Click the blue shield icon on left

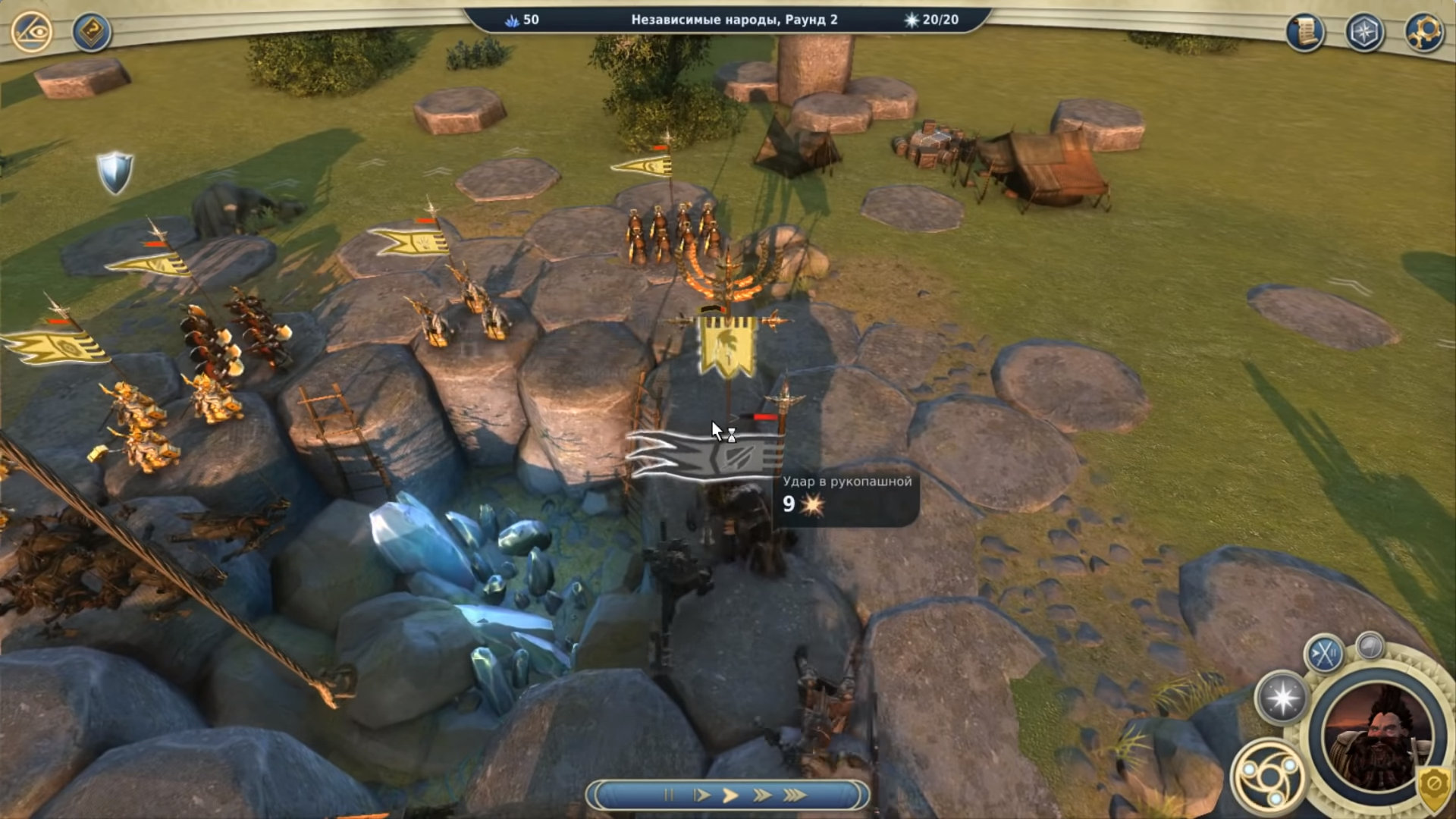(x=115, y=172)
